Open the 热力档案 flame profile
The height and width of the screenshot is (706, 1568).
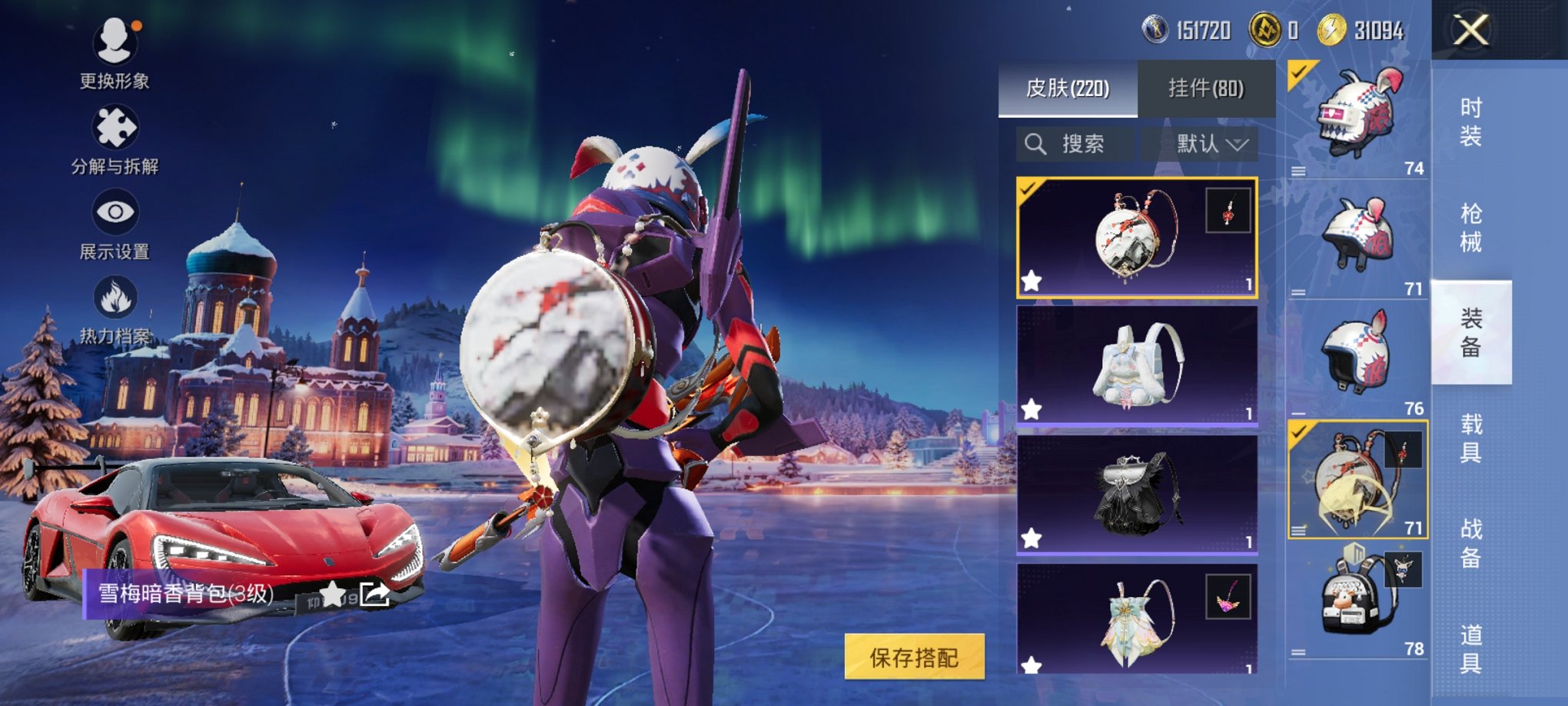point(115,309)
